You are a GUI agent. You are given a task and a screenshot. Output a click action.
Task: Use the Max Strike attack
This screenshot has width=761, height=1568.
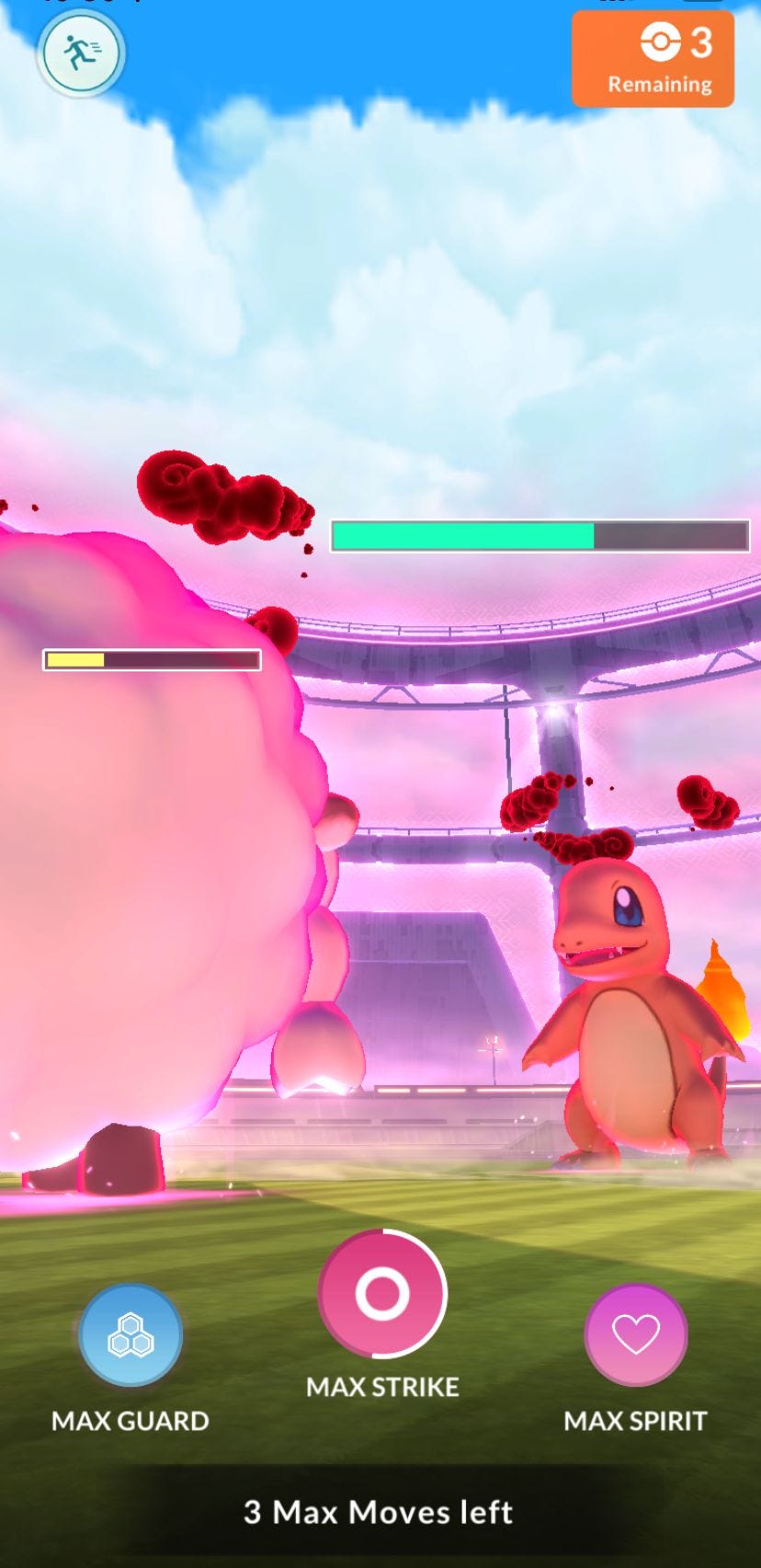coord(382,1293)
